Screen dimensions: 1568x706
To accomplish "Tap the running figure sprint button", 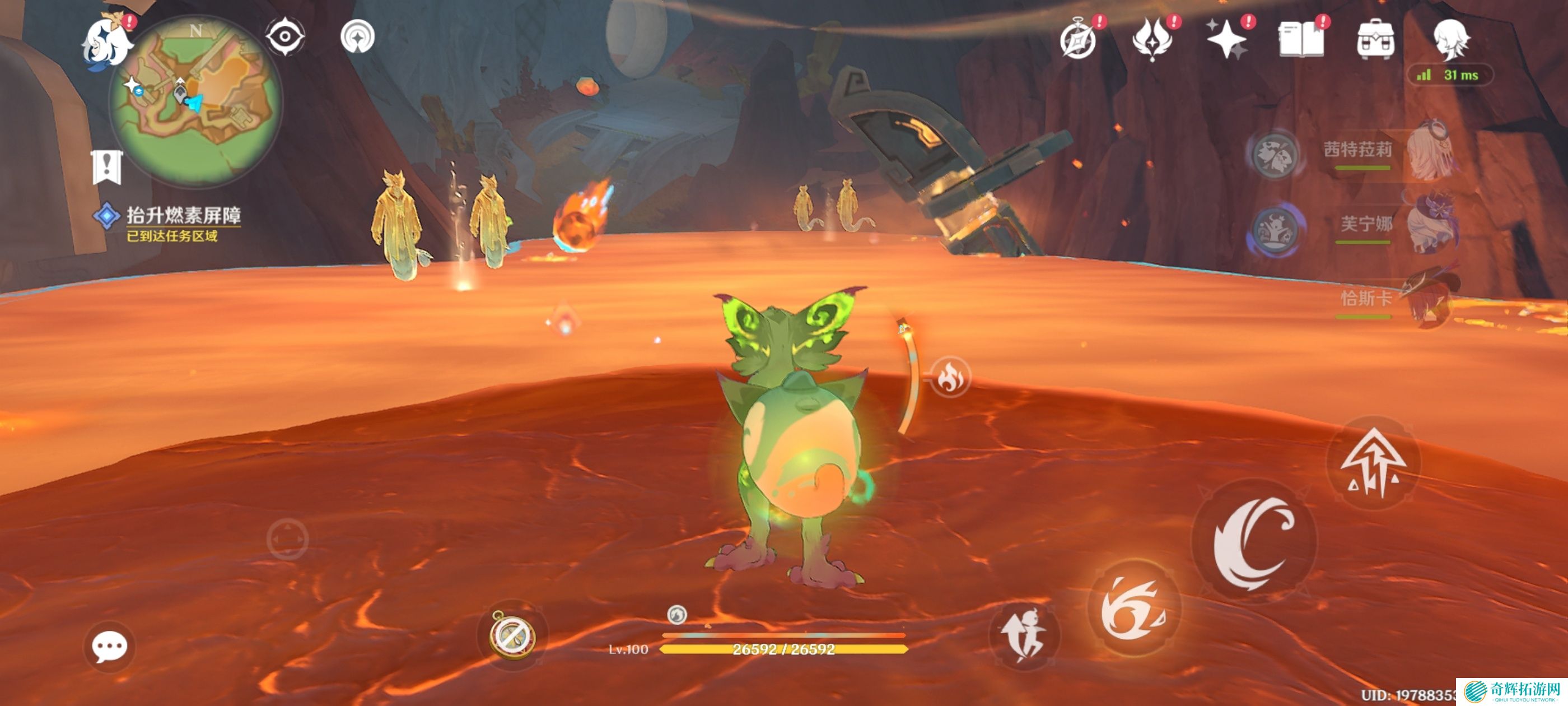I will tap(1024, 636).
